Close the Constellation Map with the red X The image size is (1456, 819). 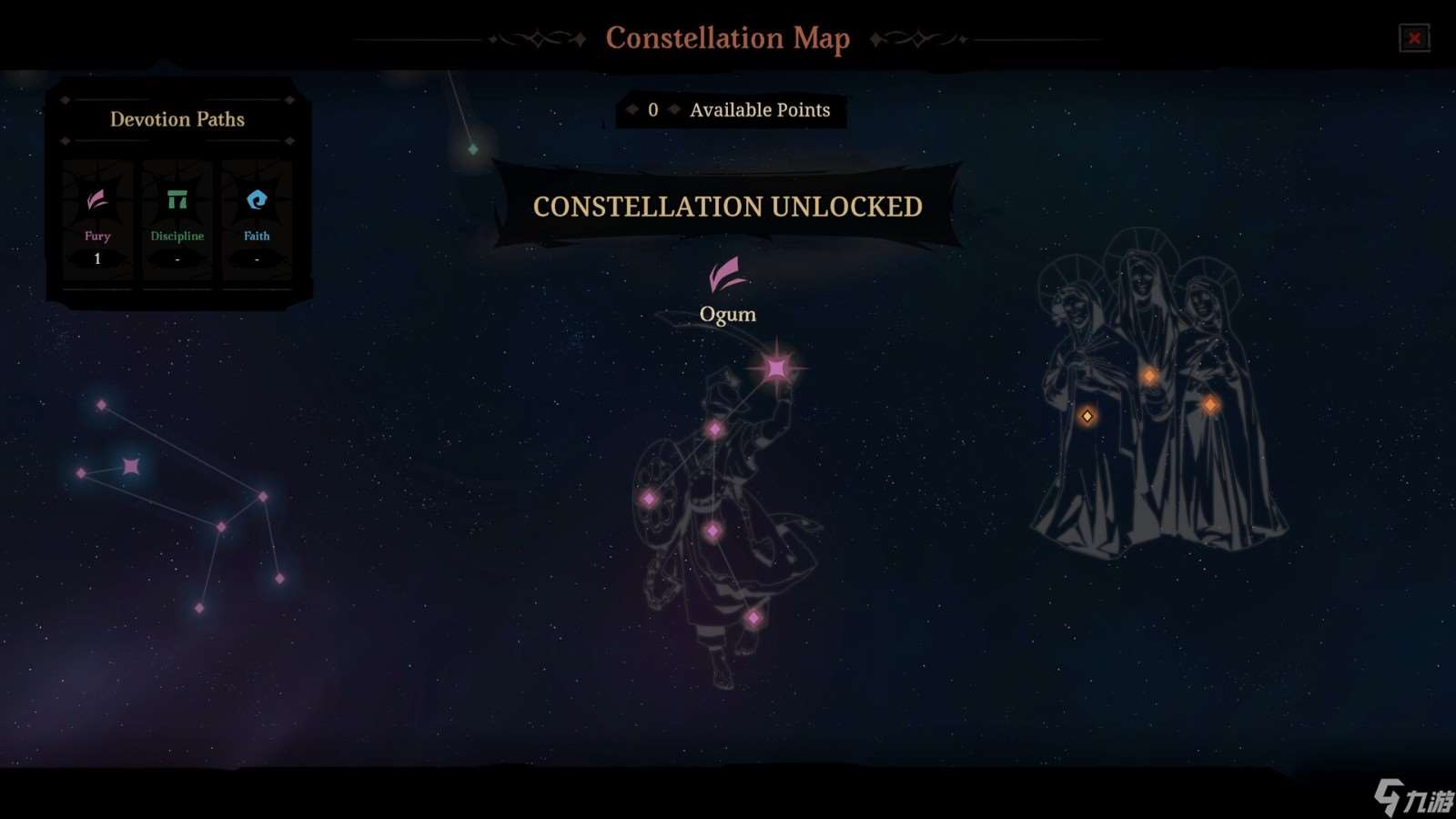point(1416,37)
